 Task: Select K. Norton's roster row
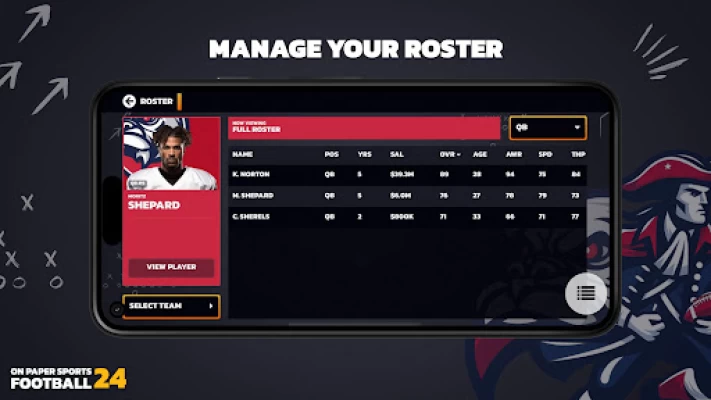pyautogui.click(x=400, y=173)
